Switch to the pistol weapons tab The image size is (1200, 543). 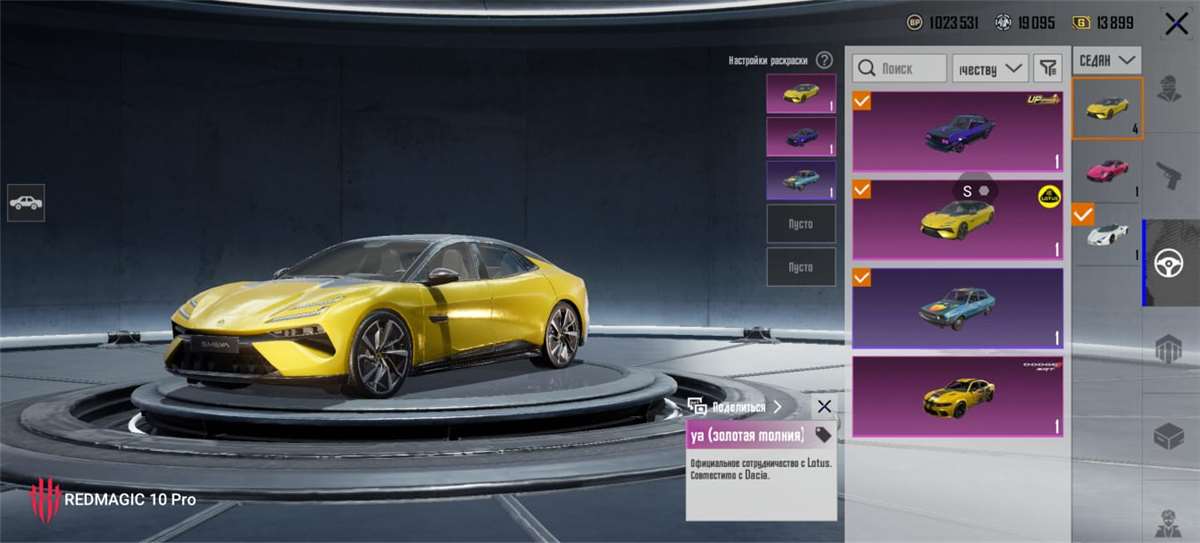[x=1168, y=176]
